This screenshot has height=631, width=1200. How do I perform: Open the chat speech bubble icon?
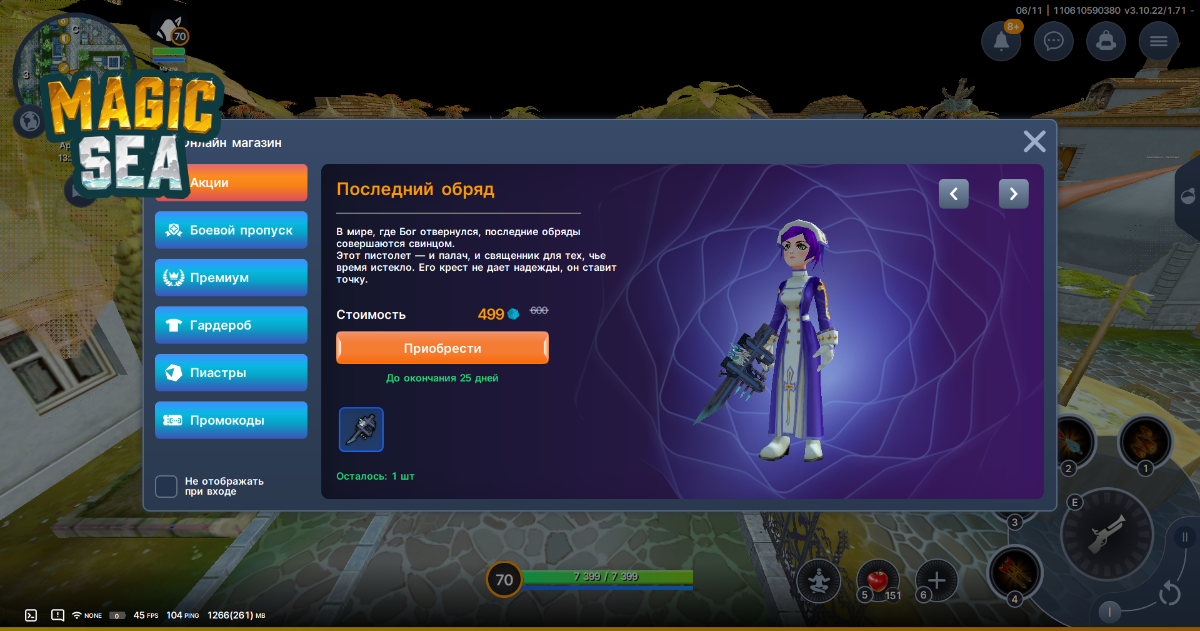point(1053,41)
